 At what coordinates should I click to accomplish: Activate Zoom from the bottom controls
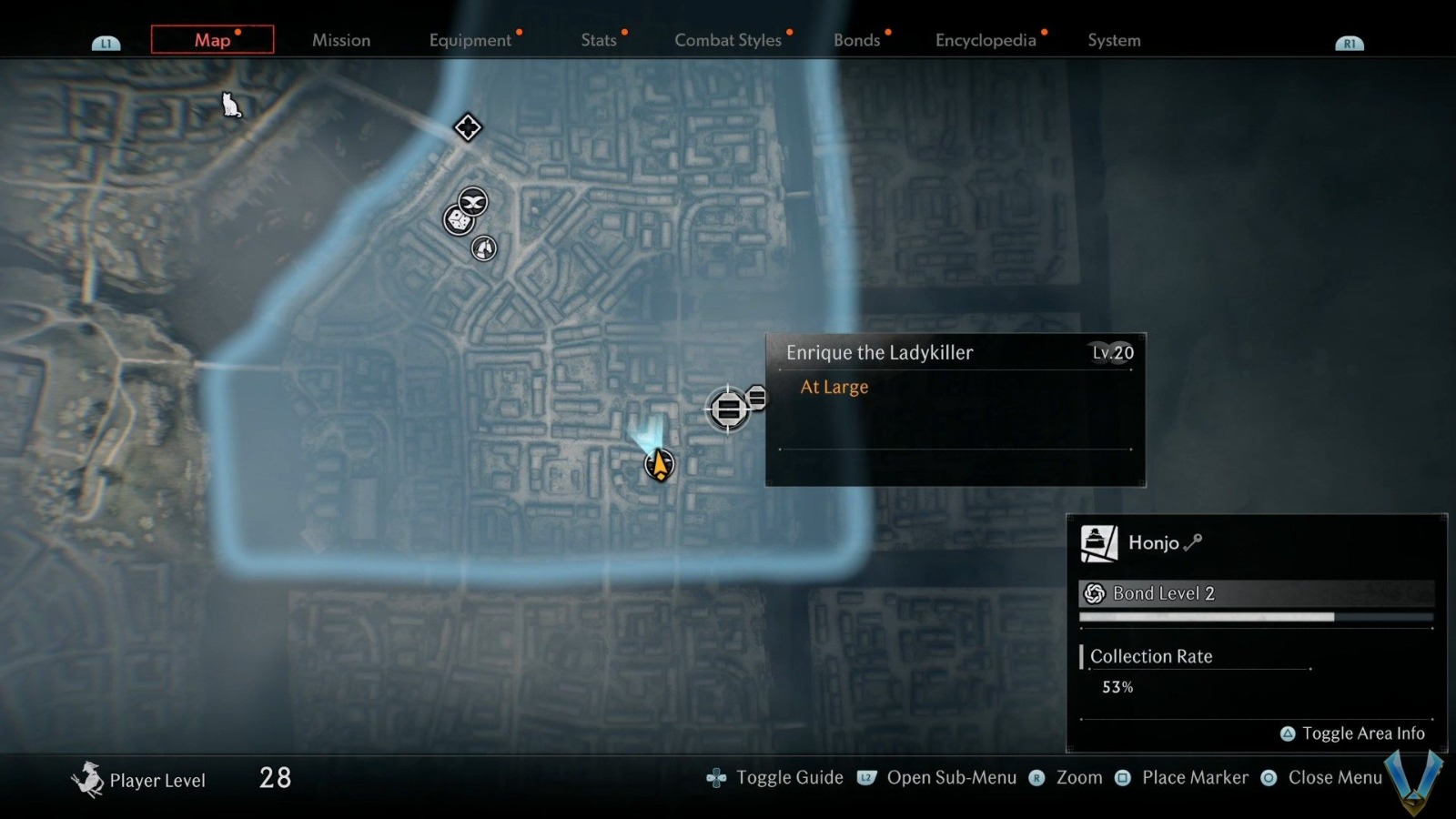click(x=1078, y=778)
